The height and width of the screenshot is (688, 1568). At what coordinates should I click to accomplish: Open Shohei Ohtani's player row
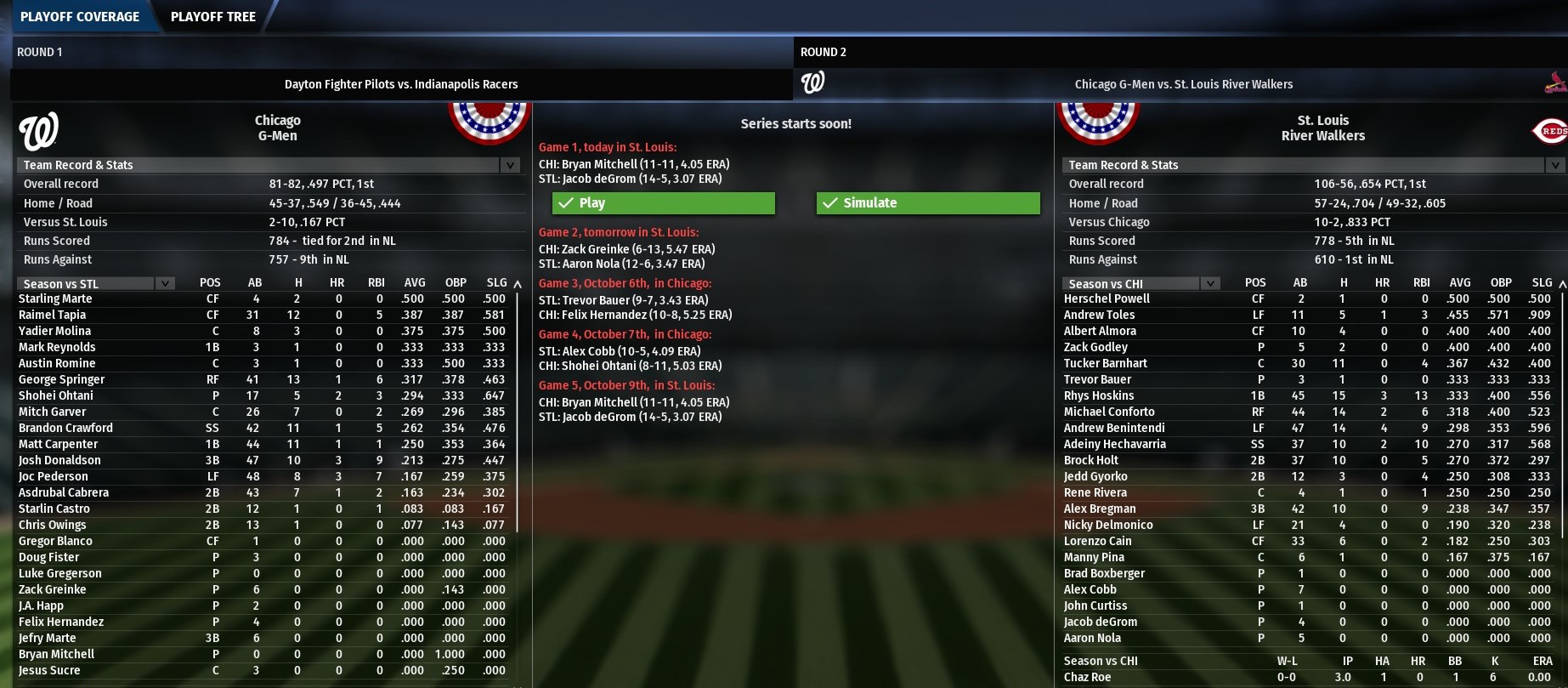(56, 395)
